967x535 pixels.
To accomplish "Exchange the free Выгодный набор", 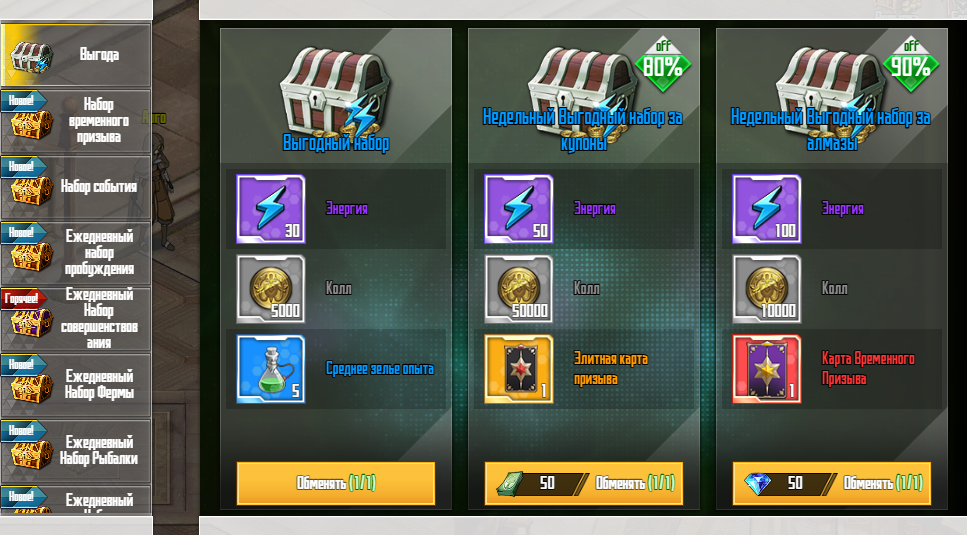I will click(336, 483).
